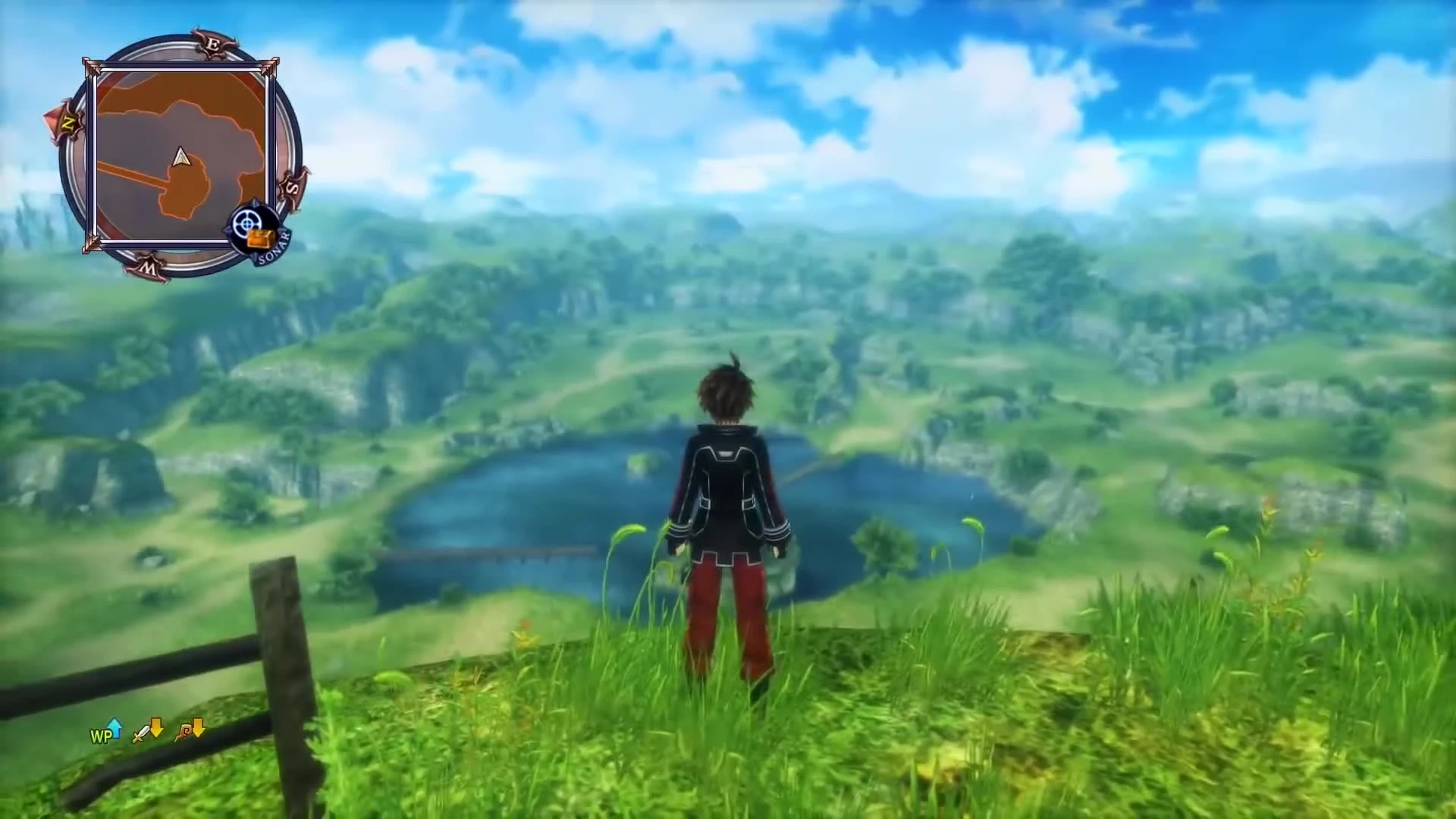Click the fist icon beside the sword indicator
Image resolution: width=1456 pixels, height=819 pixels.
click(183, 733)
